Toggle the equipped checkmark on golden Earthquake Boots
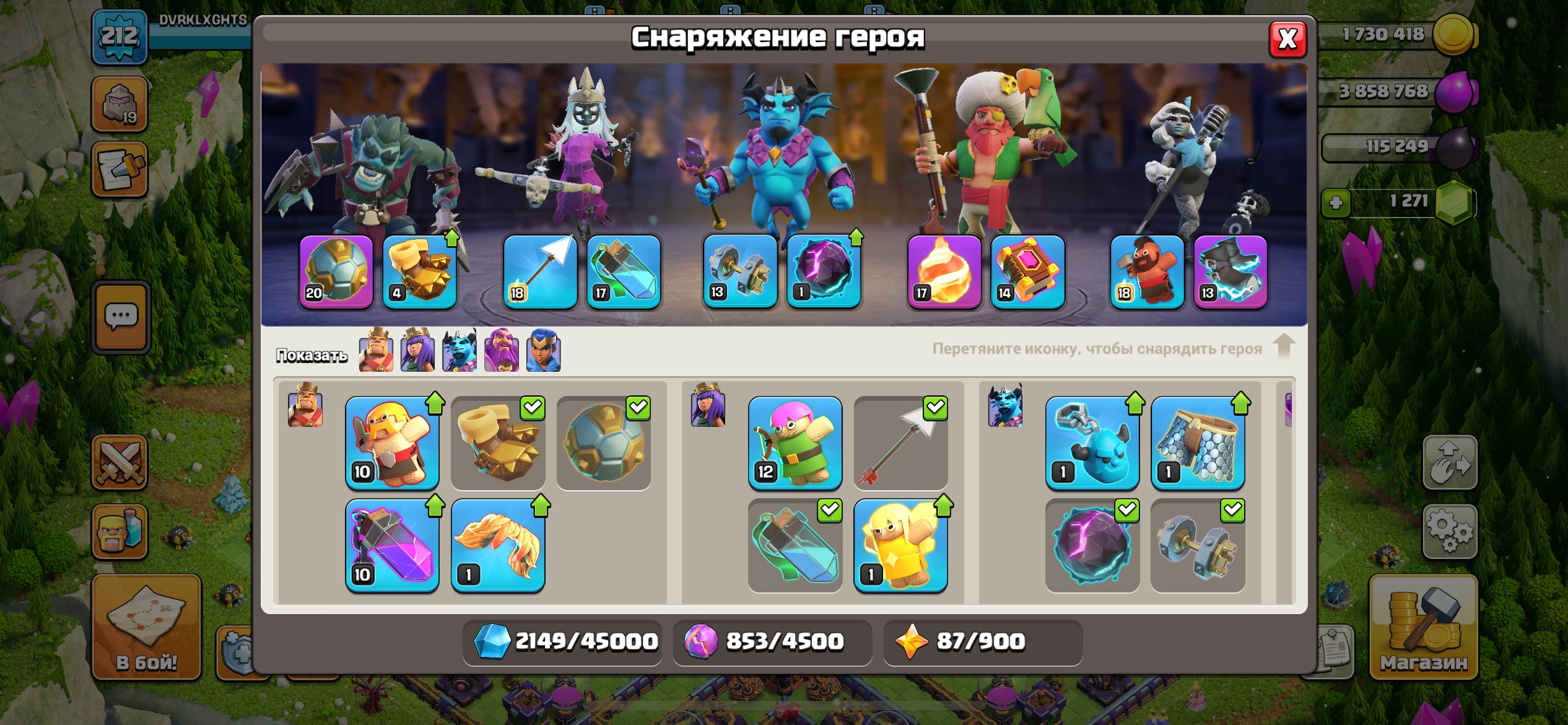 click(x=533, y=408)
